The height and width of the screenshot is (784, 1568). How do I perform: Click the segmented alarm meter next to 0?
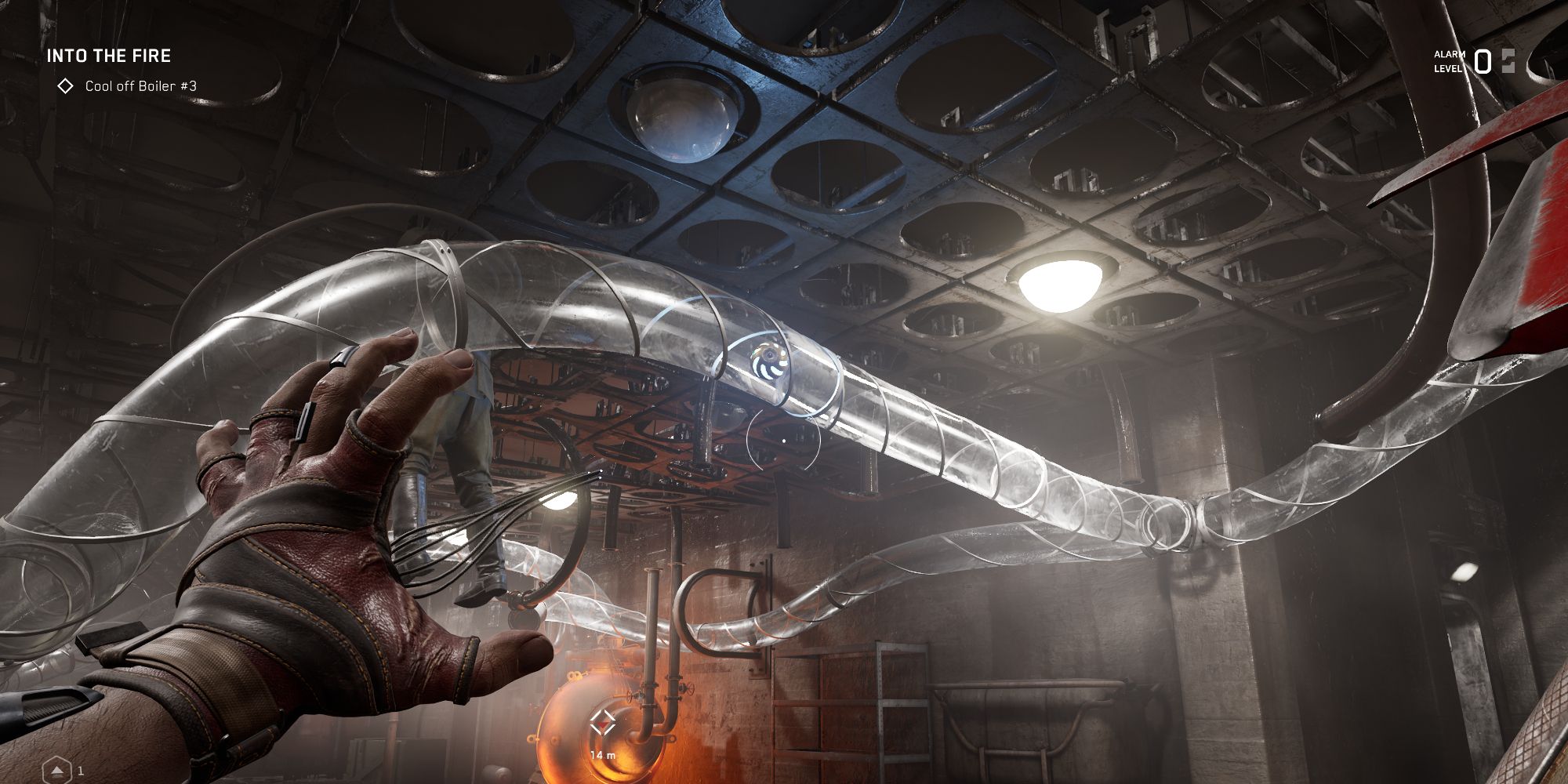pyautogui.click(x=1509, y=60)
